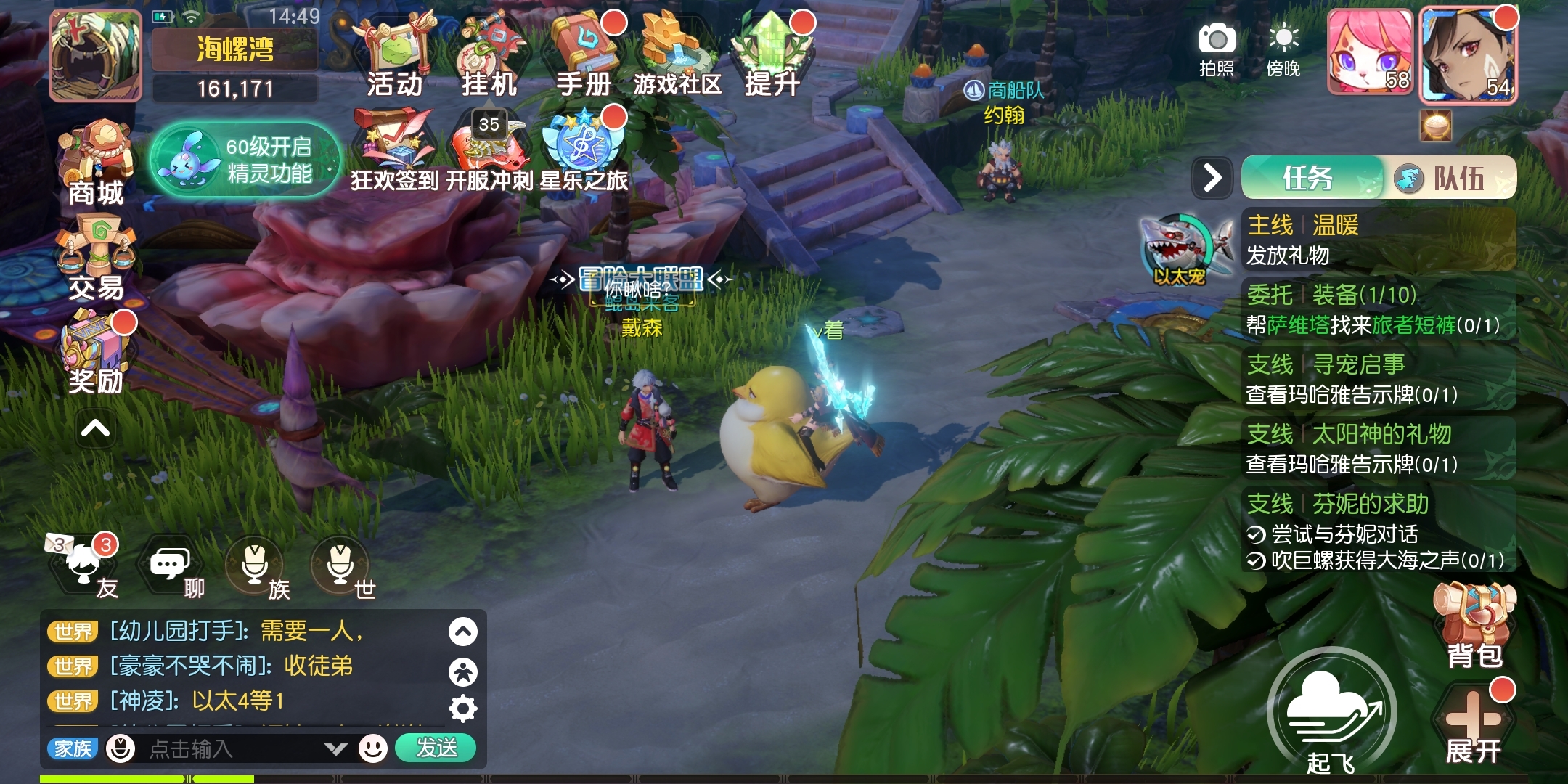Claim rewards from the 奖励 chest
The height and width of the screenshot is (784, 1568).
(x=96, y=354)
